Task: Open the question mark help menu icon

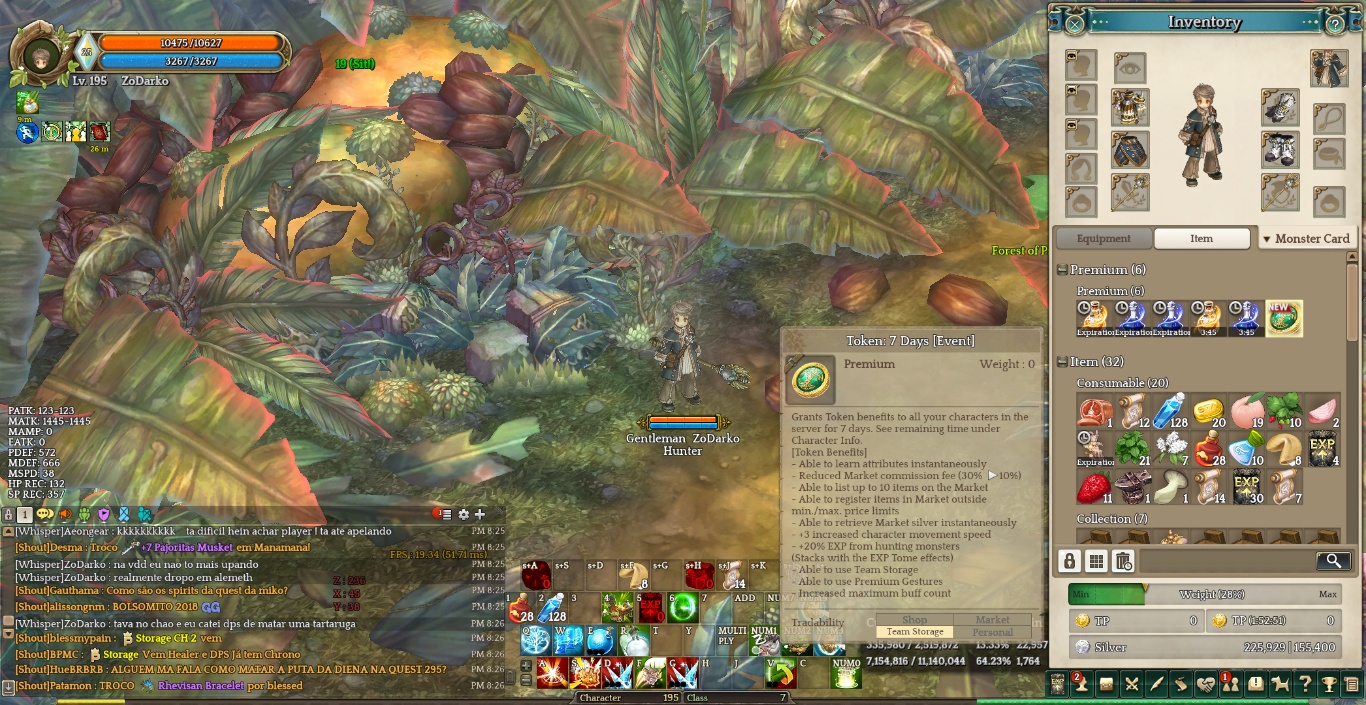Action: 1304,684
